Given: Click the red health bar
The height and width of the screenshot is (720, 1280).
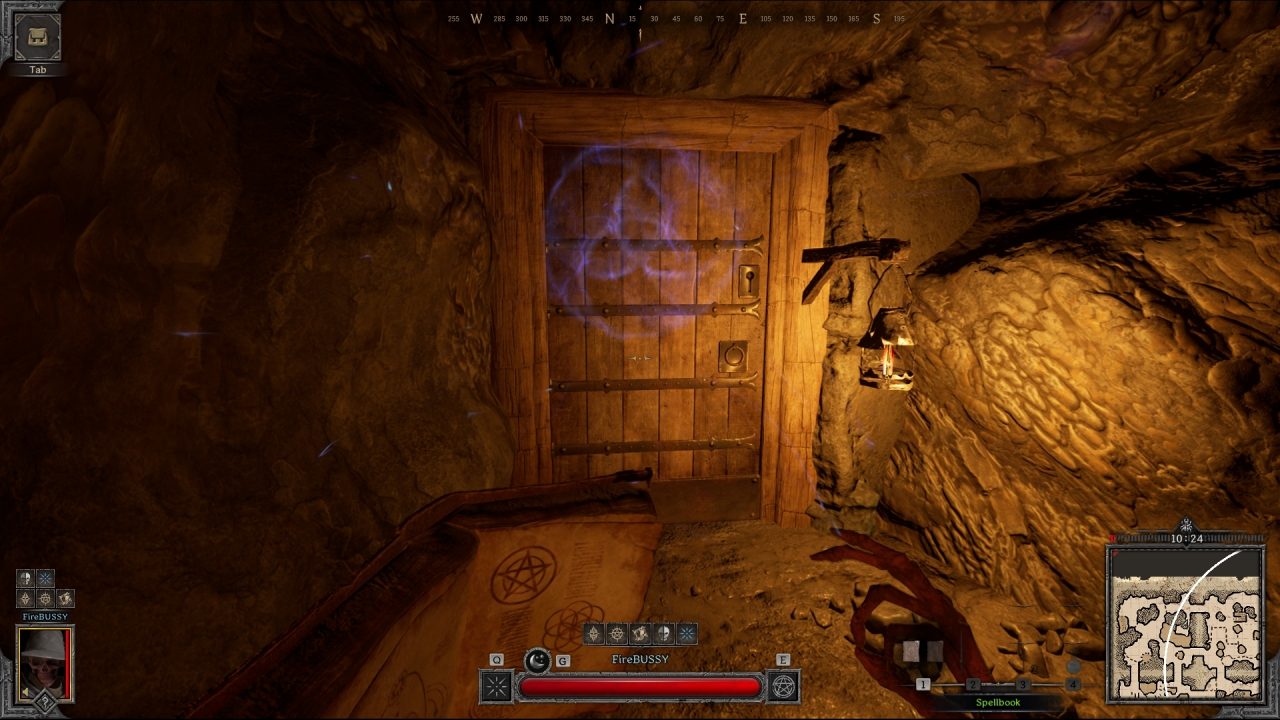Looking at the screenshot, I should pyautogui.click(x=639, y=686).
